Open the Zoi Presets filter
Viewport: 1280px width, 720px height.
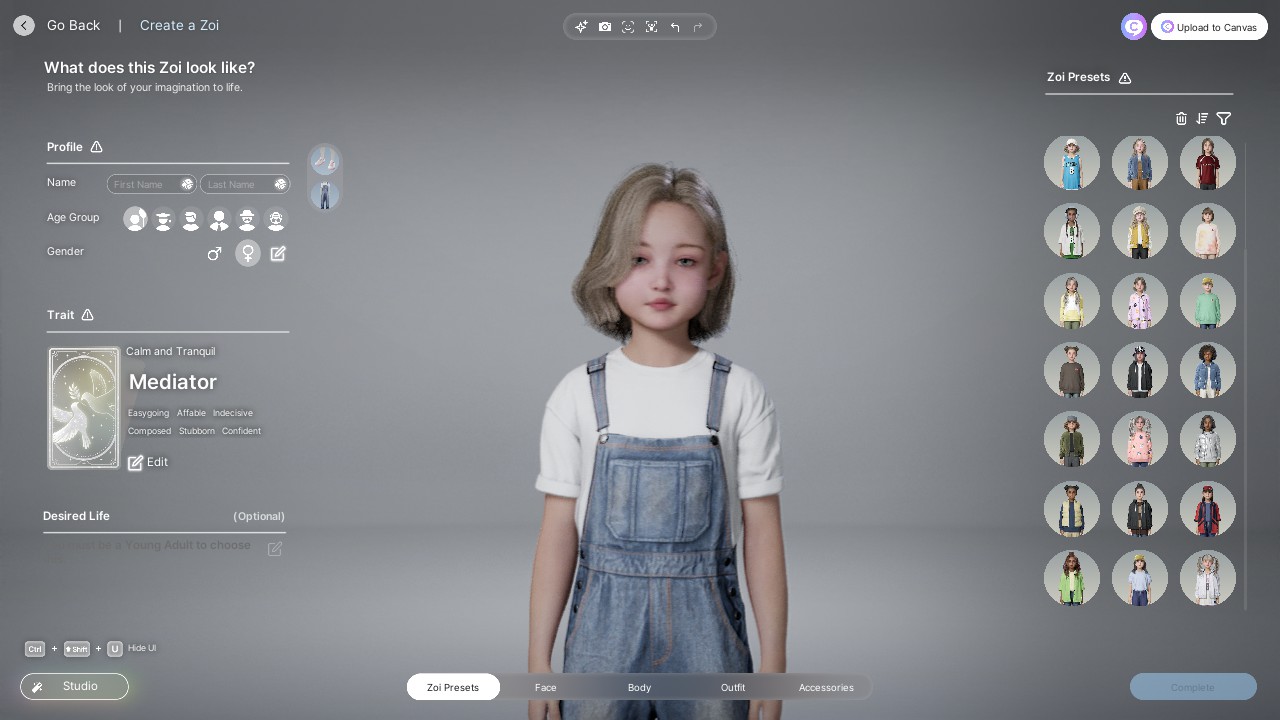pos(1224,119)
